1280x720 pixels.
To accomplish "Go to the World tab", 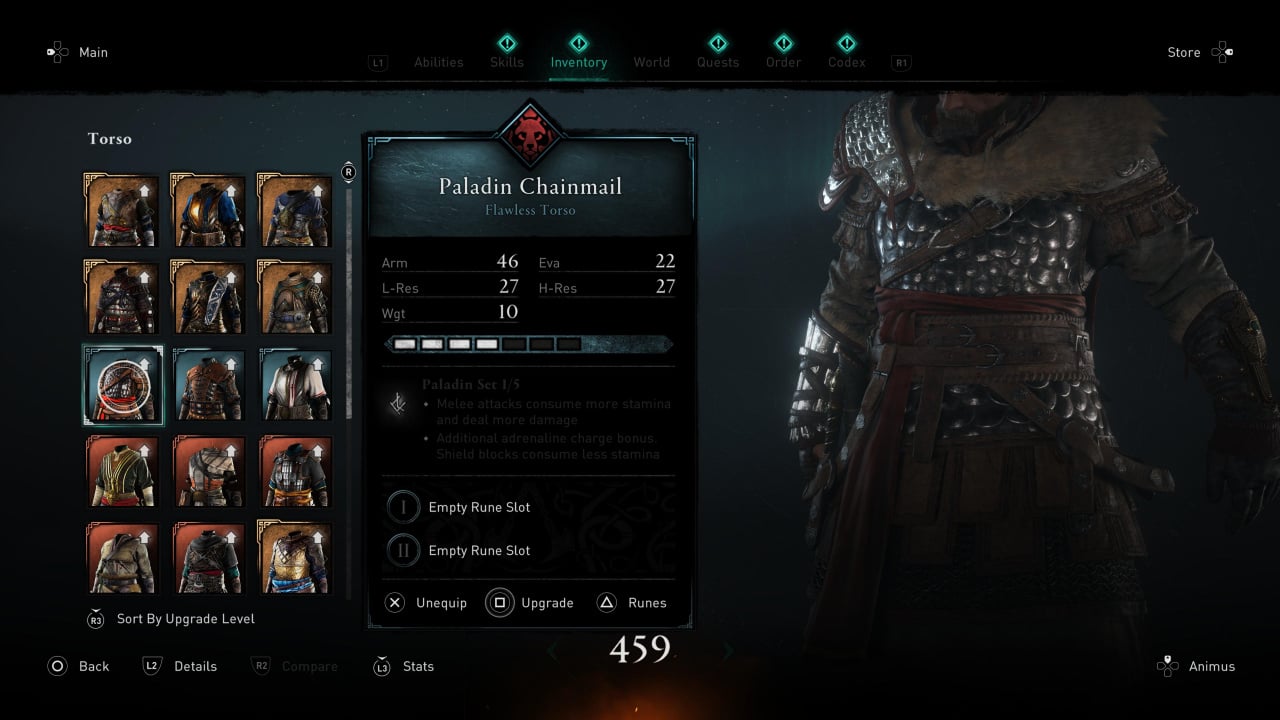I will 651,62.
